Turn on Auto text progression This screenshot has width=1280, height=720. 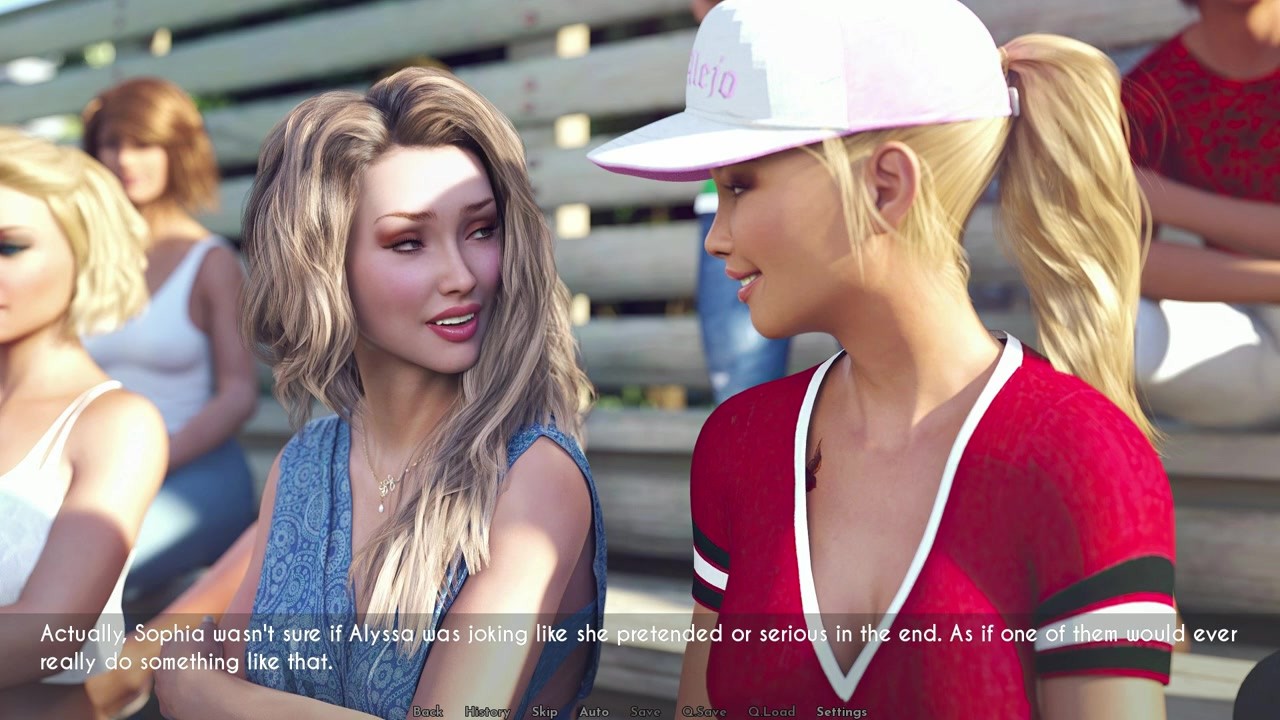594,713
